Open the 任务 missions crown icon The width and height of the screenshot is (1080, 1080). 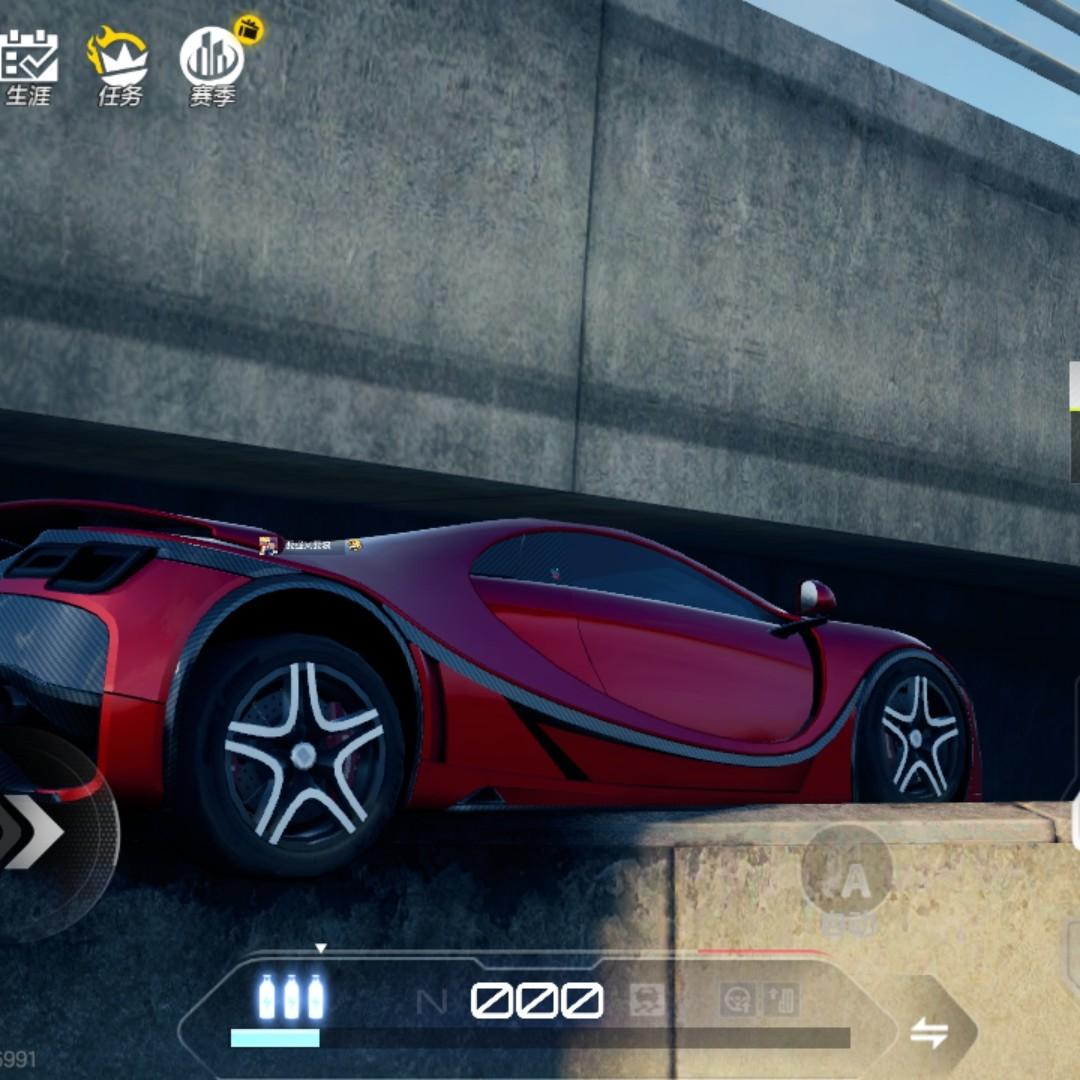119,66
